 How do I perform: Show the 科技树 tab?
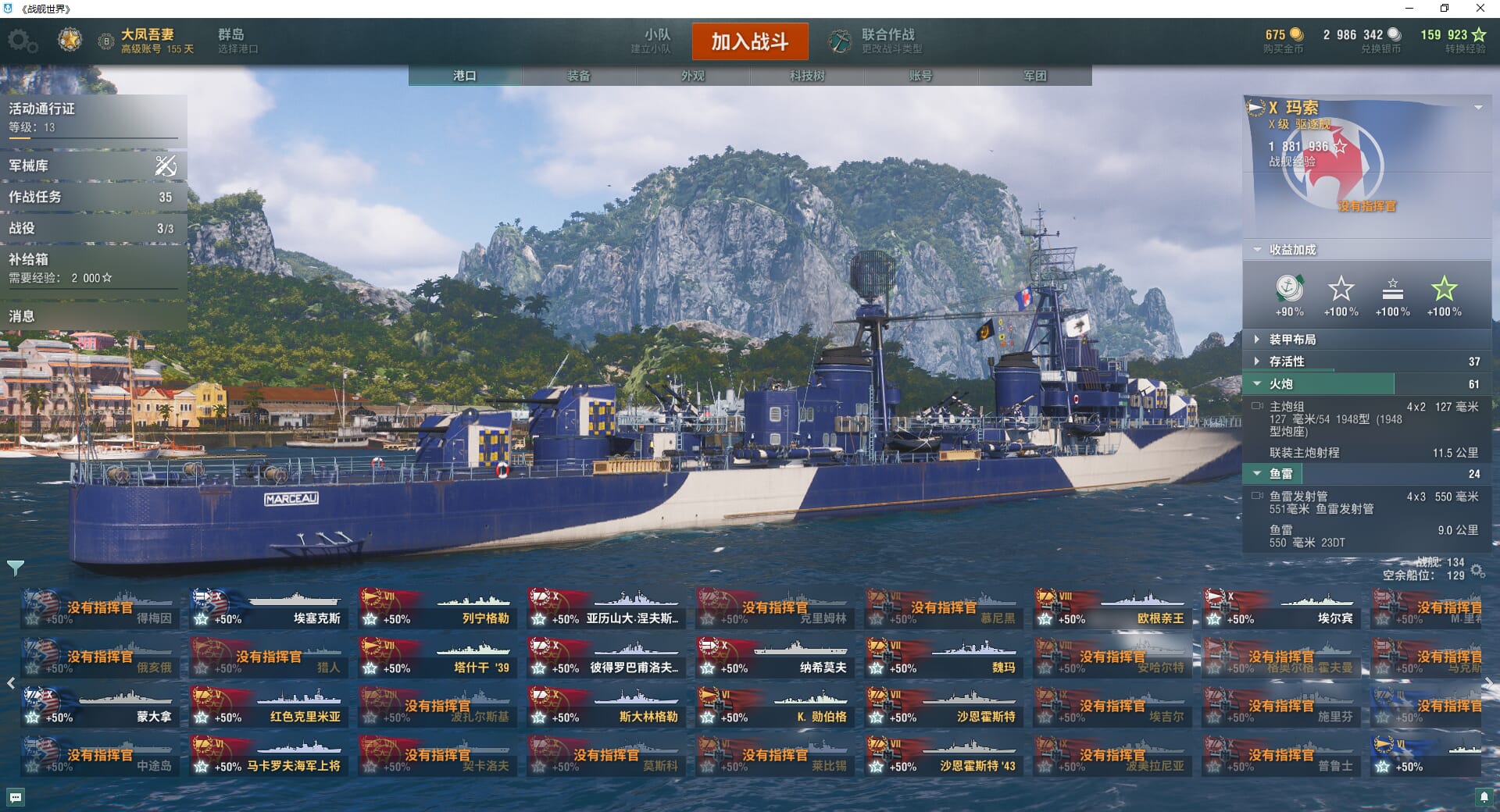(807, 76)
